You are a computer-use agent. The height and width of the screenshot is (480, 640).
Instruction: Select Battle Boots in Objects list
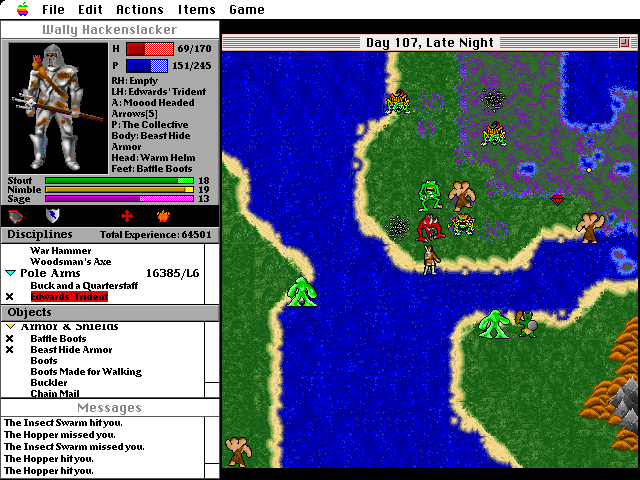[58, 339]
